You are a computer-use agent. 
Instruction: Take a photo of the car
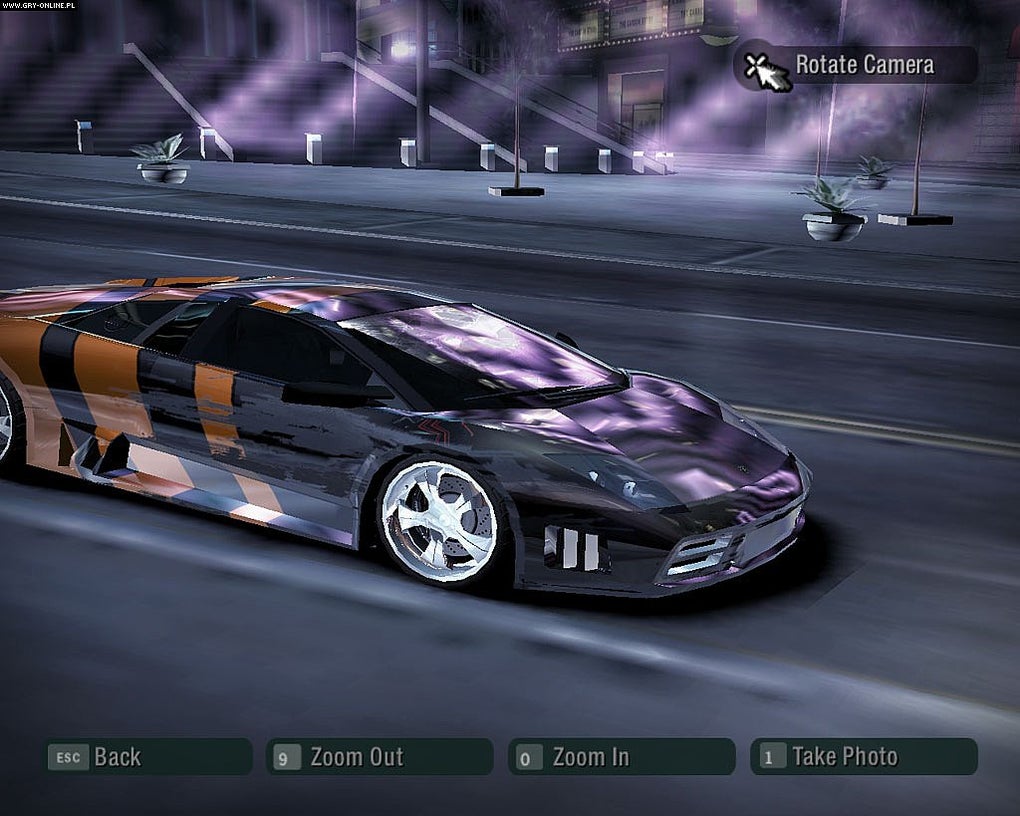pos(863,757)
